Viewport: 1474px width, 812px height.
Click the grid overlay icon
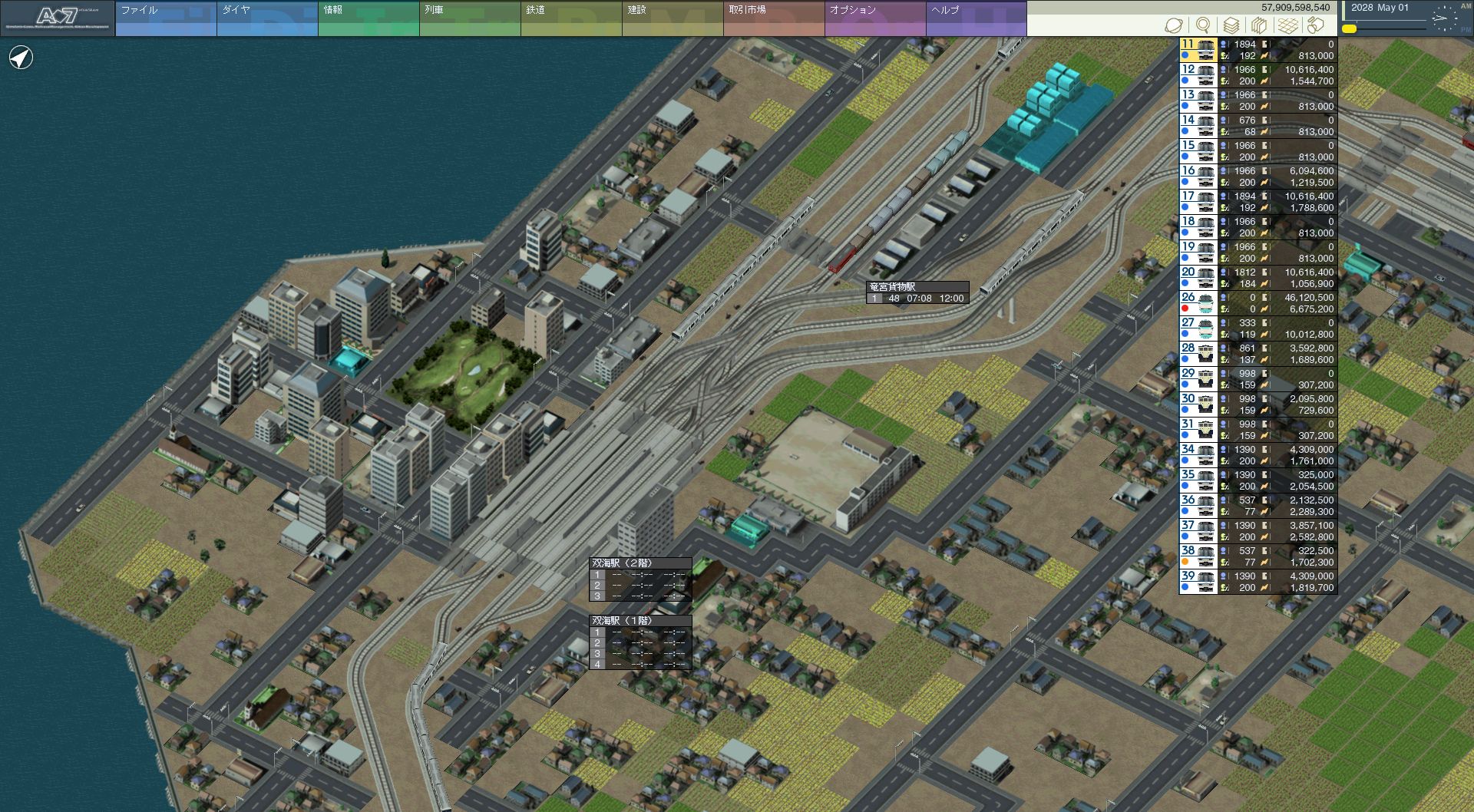1288,25
